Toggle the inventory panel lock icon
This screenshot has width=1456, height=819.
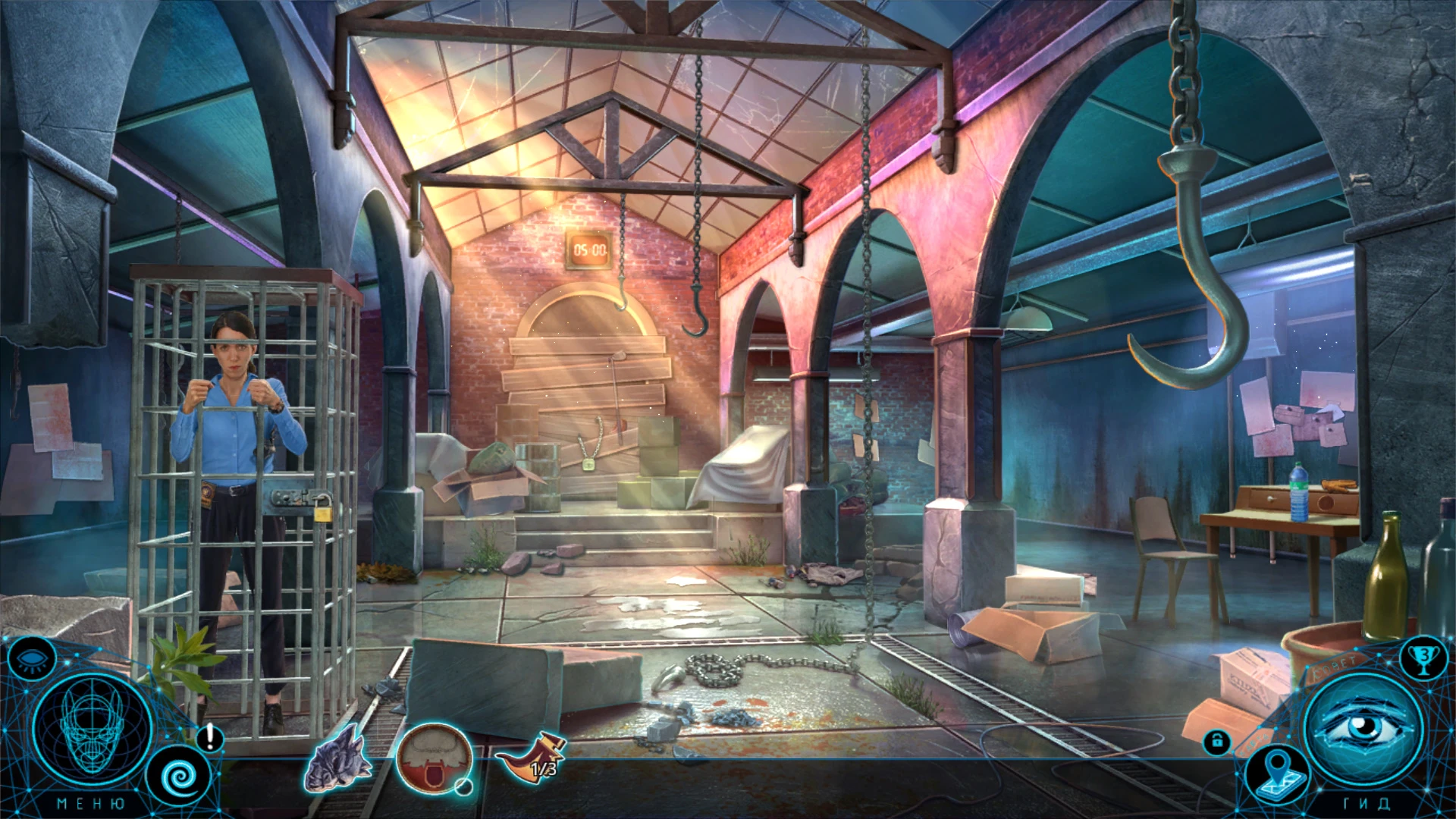coord(1217,741)
